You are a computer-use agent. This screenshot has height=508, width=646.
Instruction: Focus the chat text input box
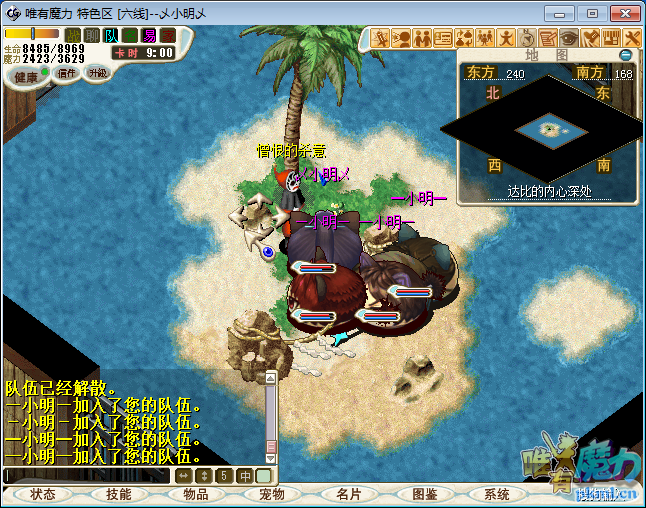tap(88, 476)
